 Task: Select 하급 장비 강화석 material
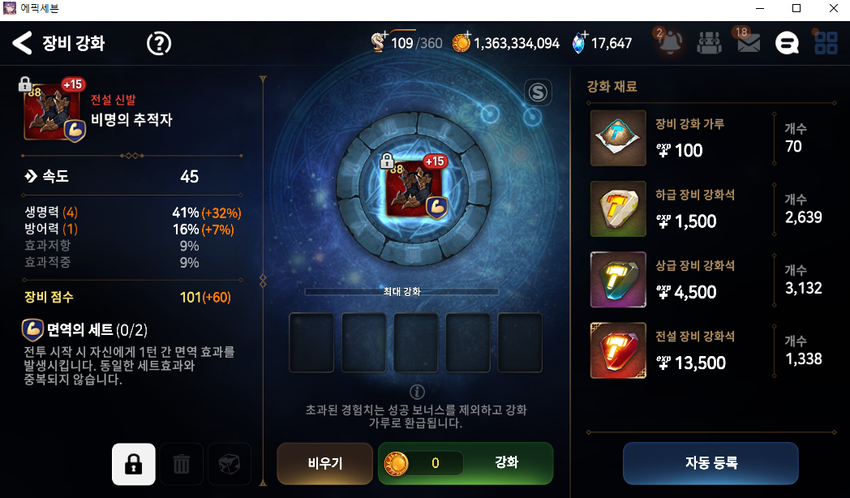[x=618, y=208]
